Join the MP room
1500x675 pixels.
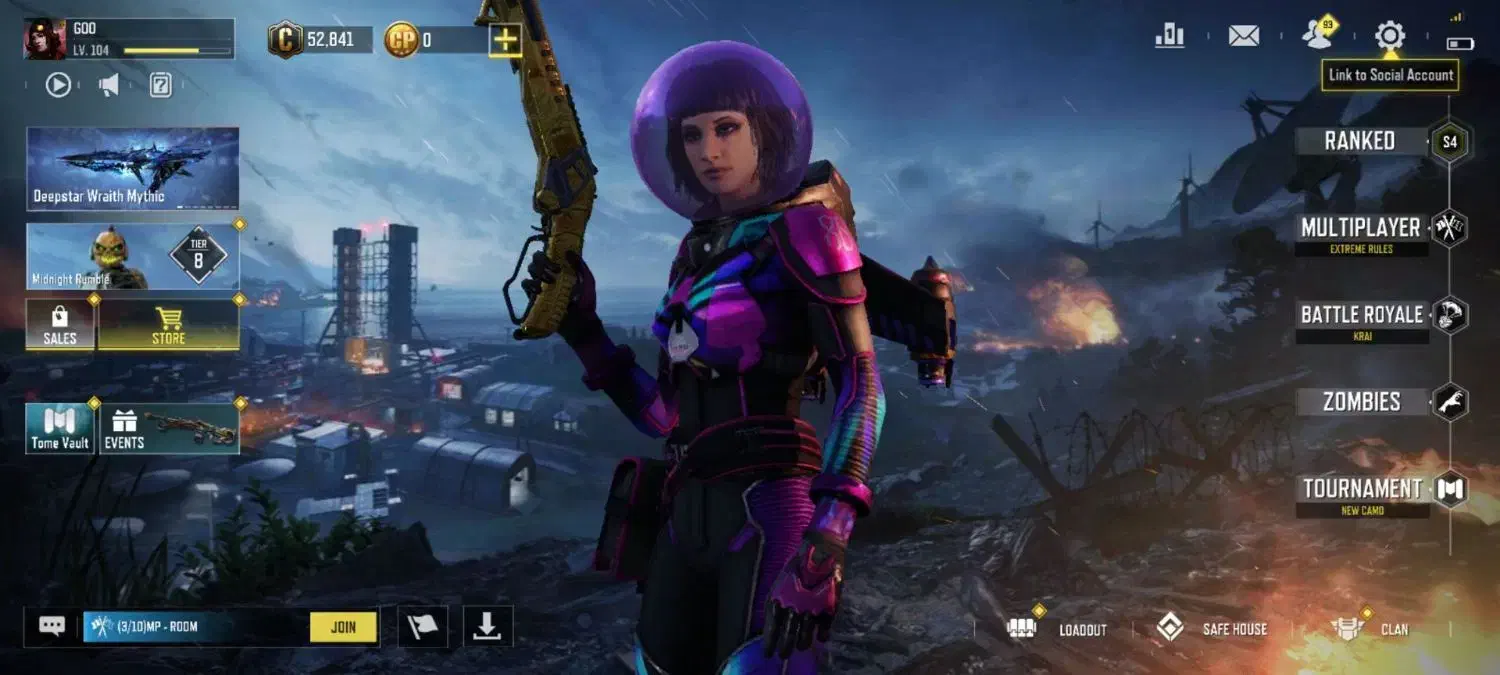tap(343, 627)
